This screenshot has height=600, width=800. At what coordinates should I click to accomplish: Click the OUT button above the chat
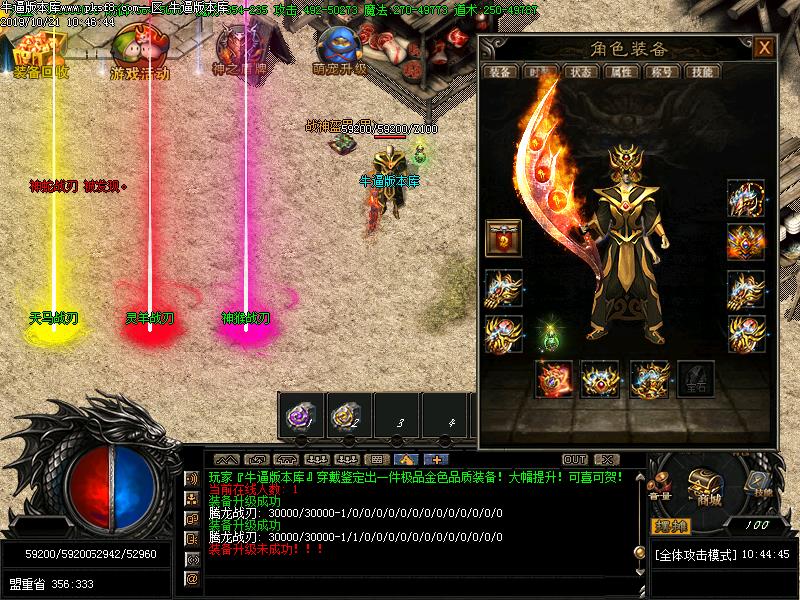point(575,460)
